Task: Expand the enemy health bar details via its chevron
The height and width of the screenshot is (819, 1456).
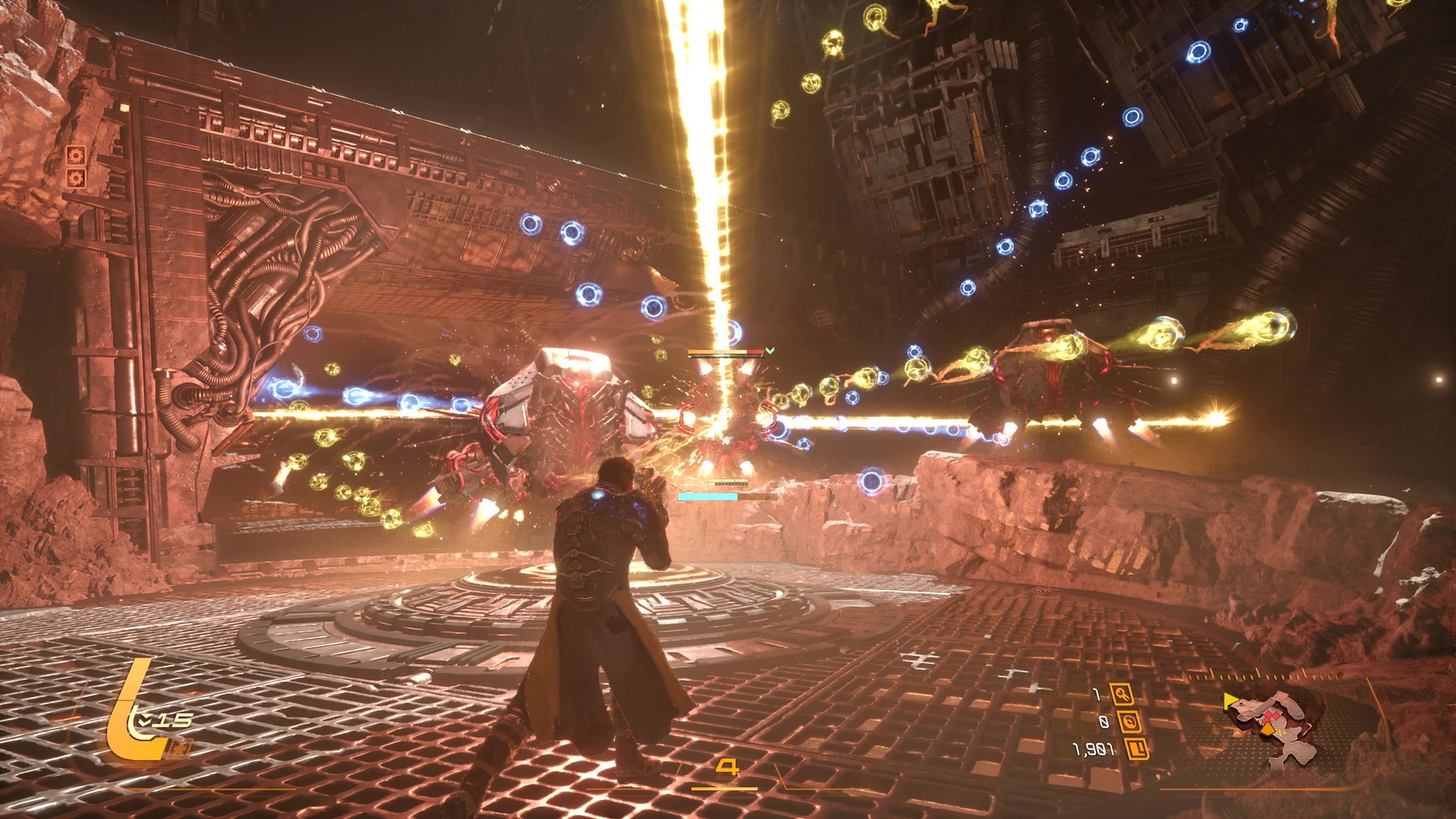Action: (770, 351)
